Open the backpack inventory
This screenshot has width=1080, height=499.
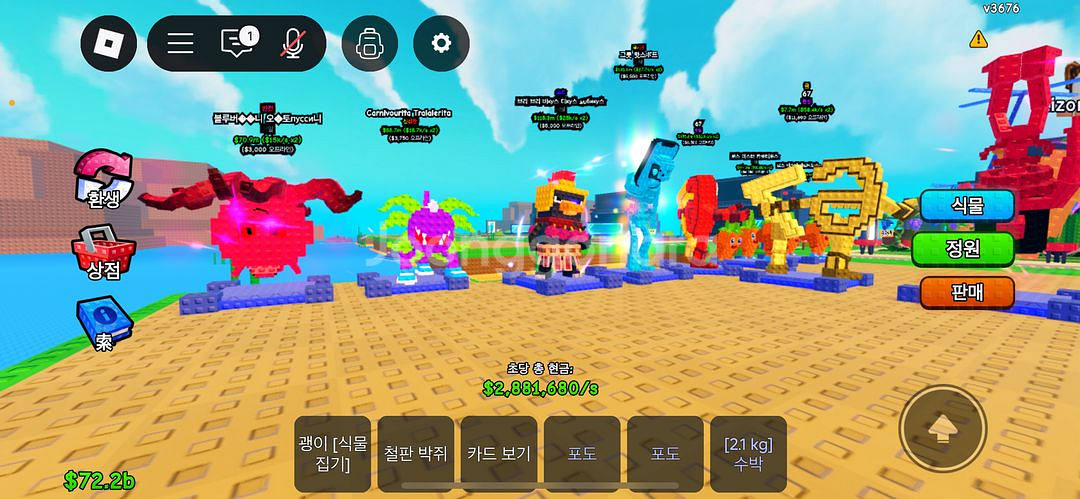pos(370,43)
